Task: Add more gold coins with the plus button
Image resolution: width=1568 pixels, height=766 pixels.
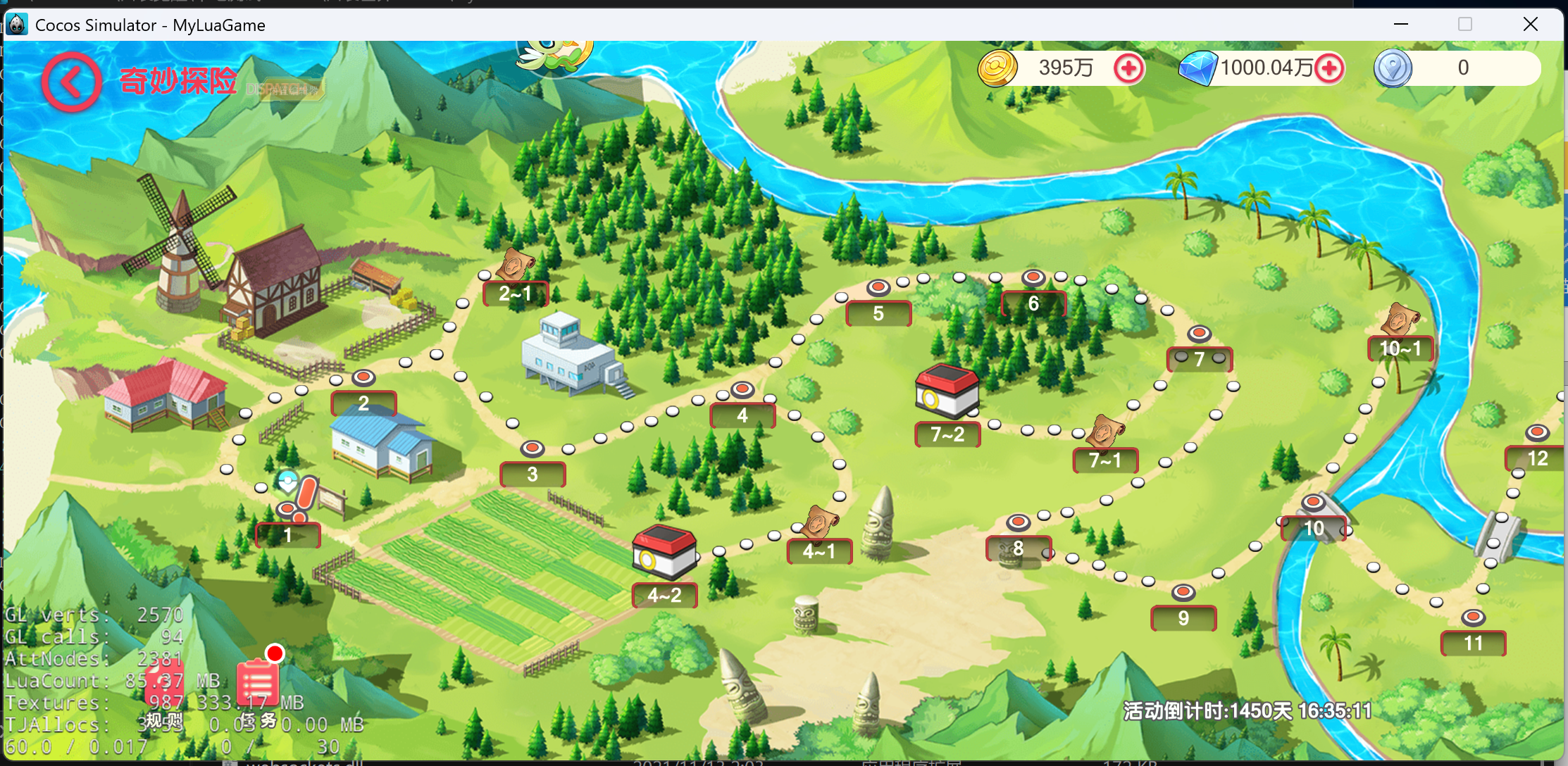Action: [x=1128, y=69]
